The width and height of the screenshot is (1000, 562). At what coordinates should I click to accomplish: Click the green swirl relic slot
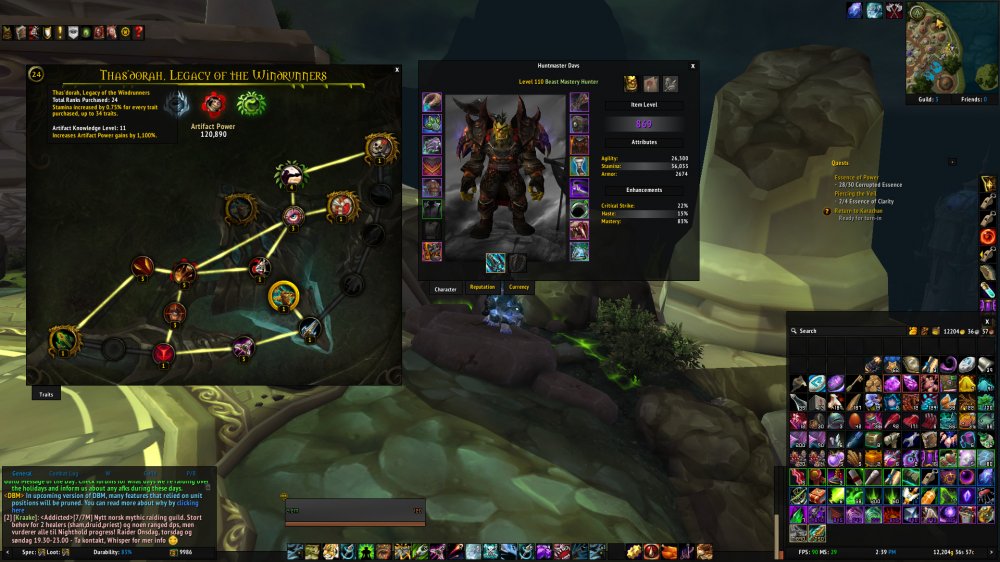[250, 103]
